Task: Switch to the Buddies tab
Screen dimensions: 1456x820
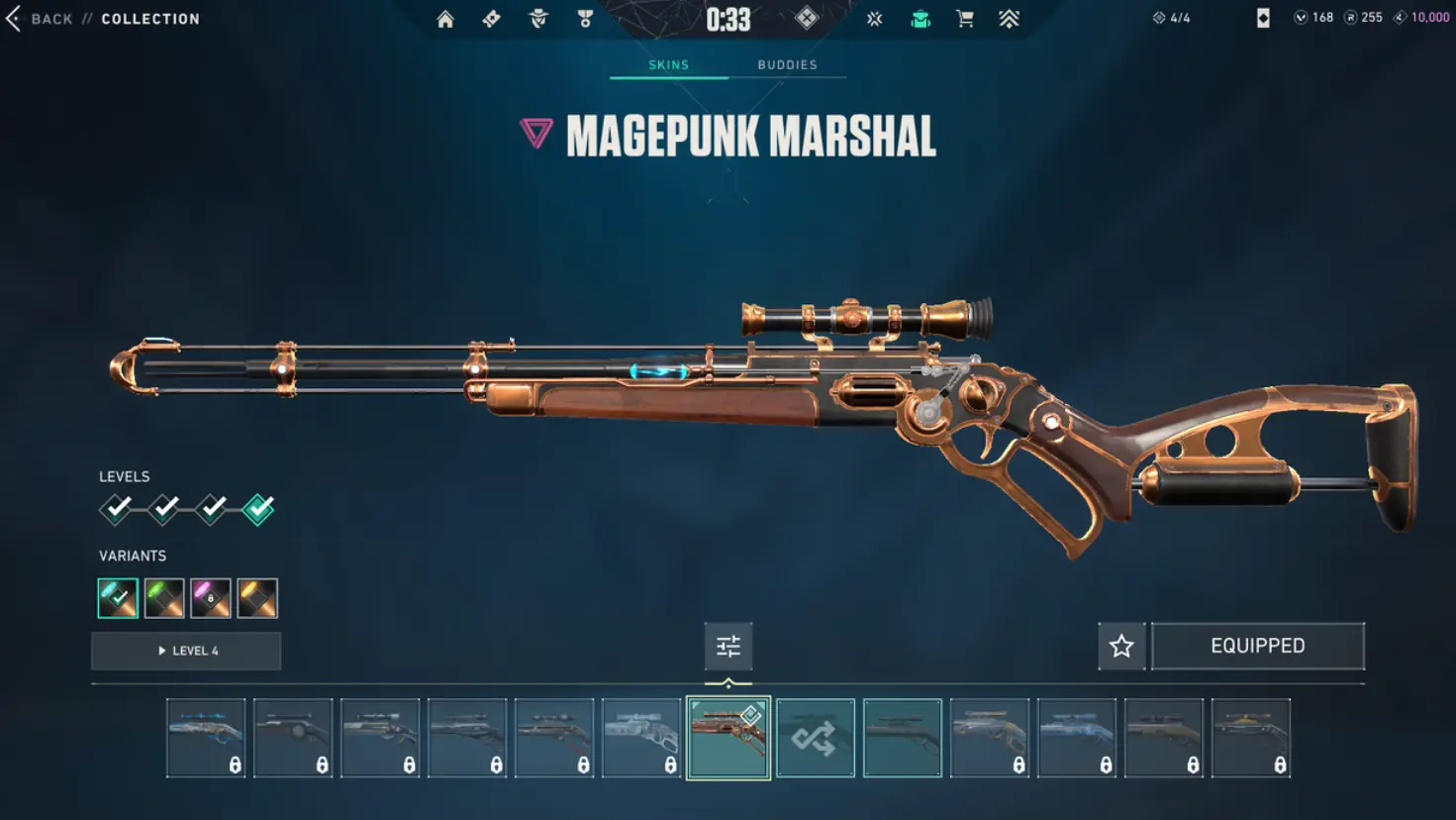Action: click(x=787, y=65)
